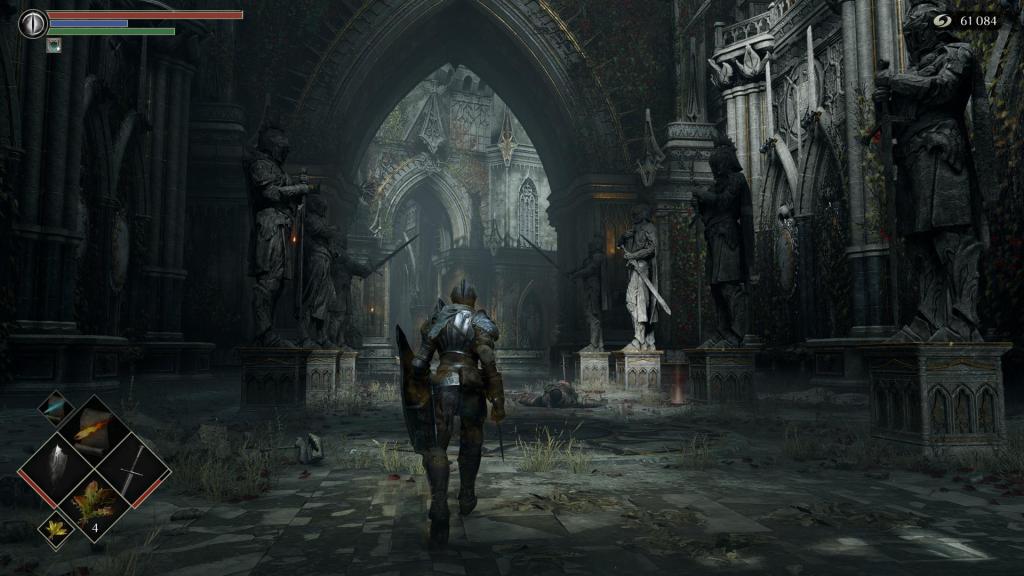The image size is (1024, 576).
Task: Use the orange-leaf item slot showing 4
Action: coord(94,506)
